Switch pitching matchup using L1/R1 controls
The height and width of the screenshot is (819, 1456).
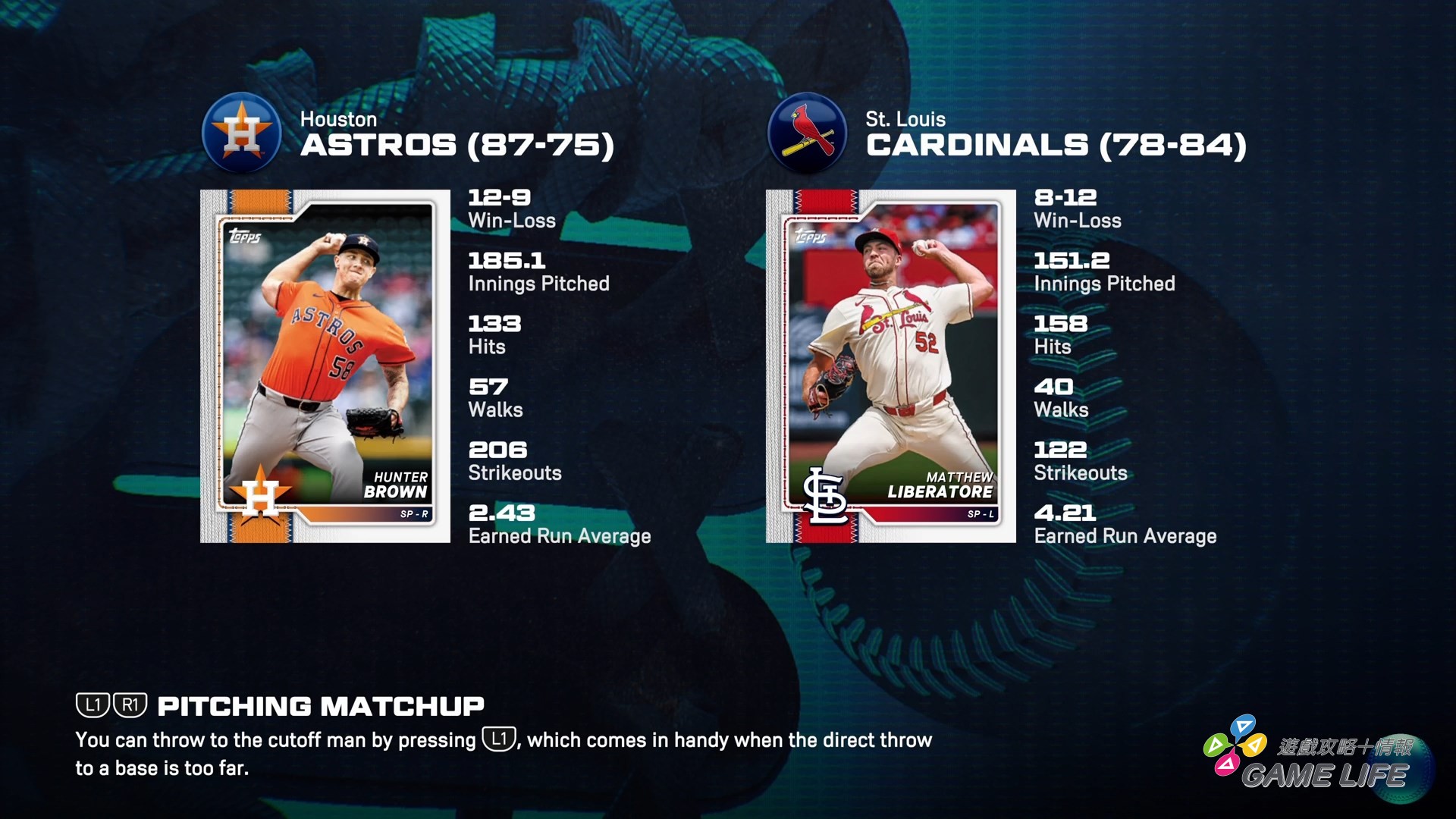[111, 706]
